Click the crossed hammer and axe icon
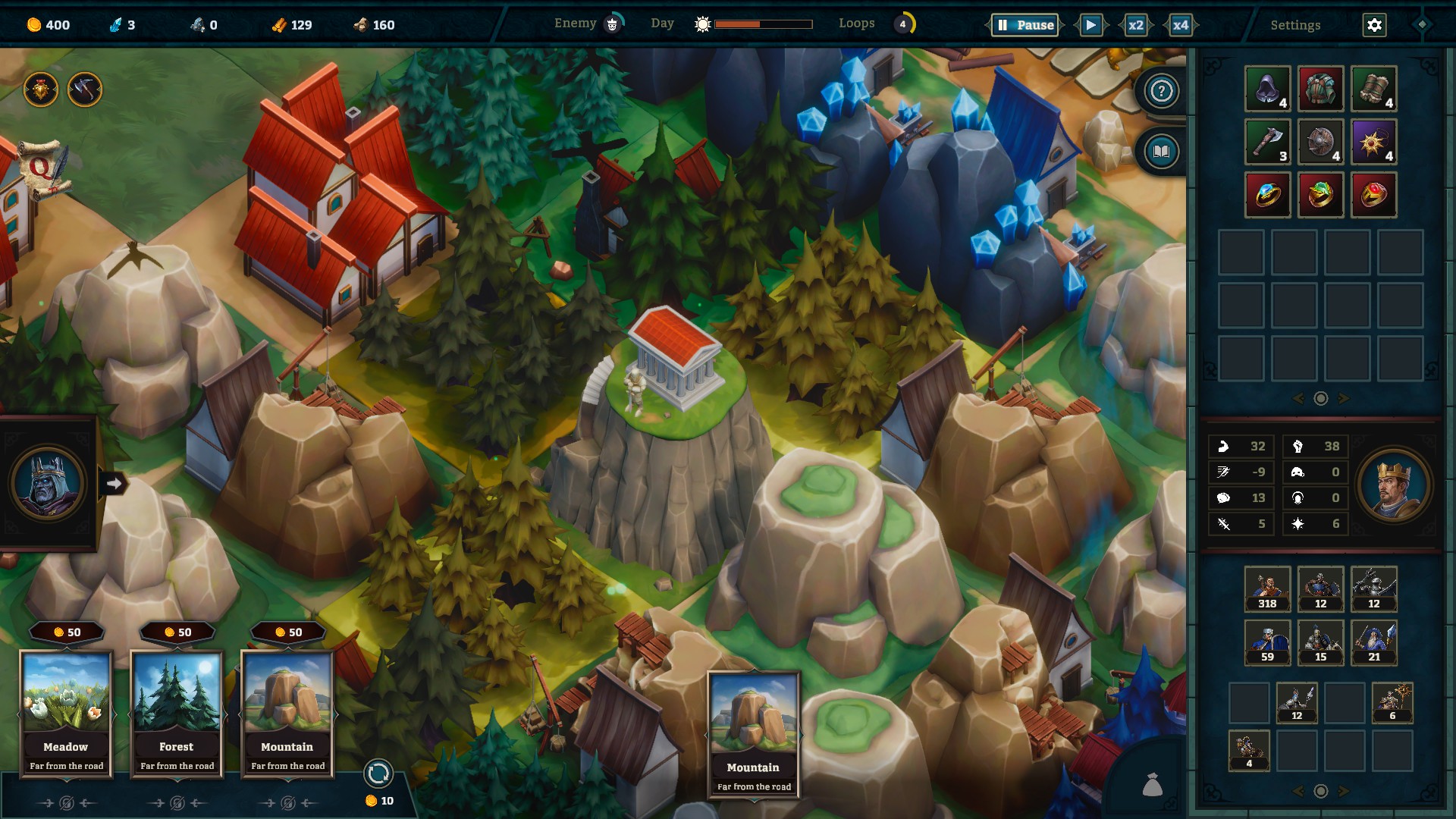This screenshot has height=819, width=1456. (84, 90)
